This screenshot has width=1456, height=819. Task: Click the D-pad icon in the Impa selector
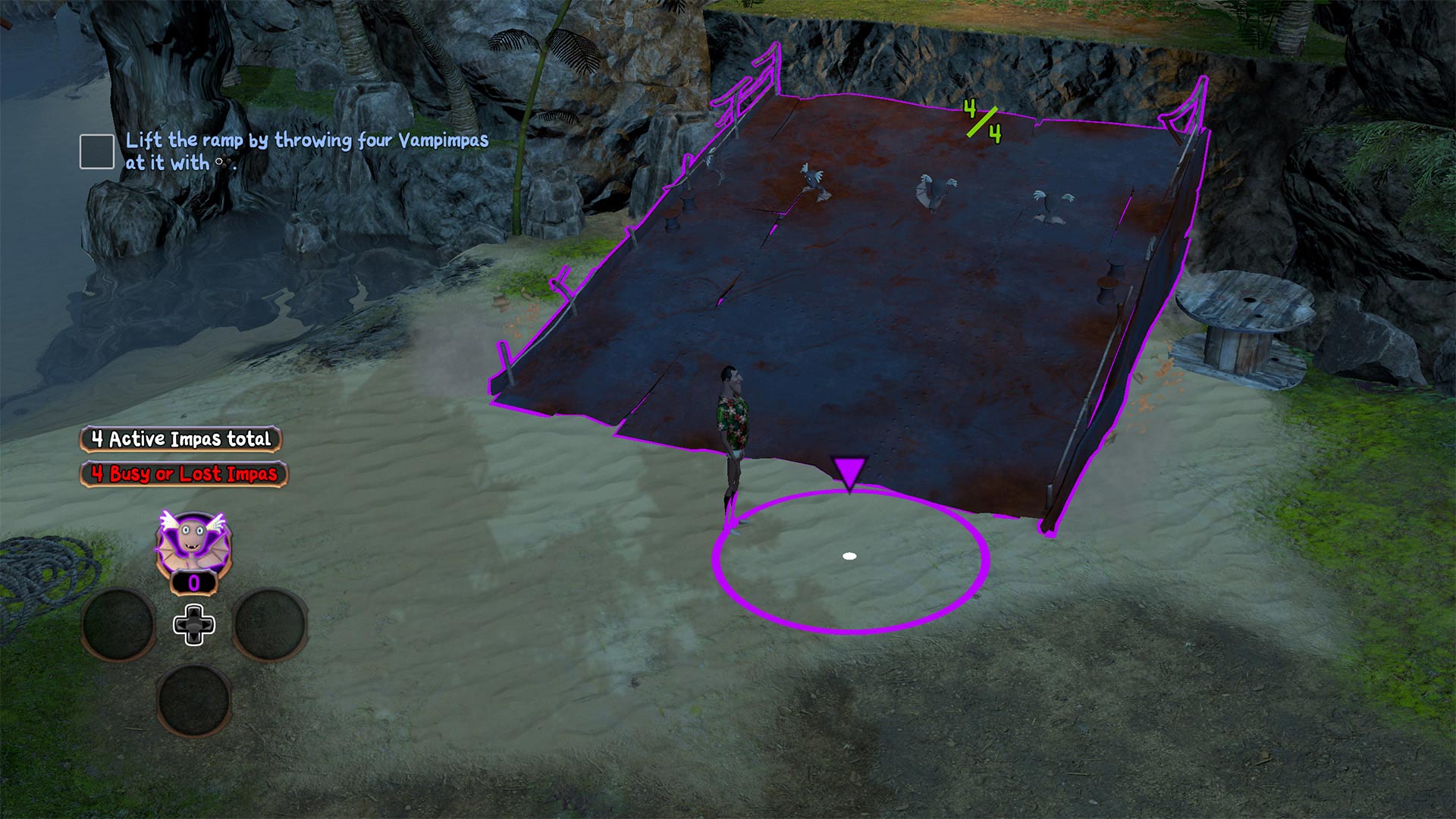(196, 626)
